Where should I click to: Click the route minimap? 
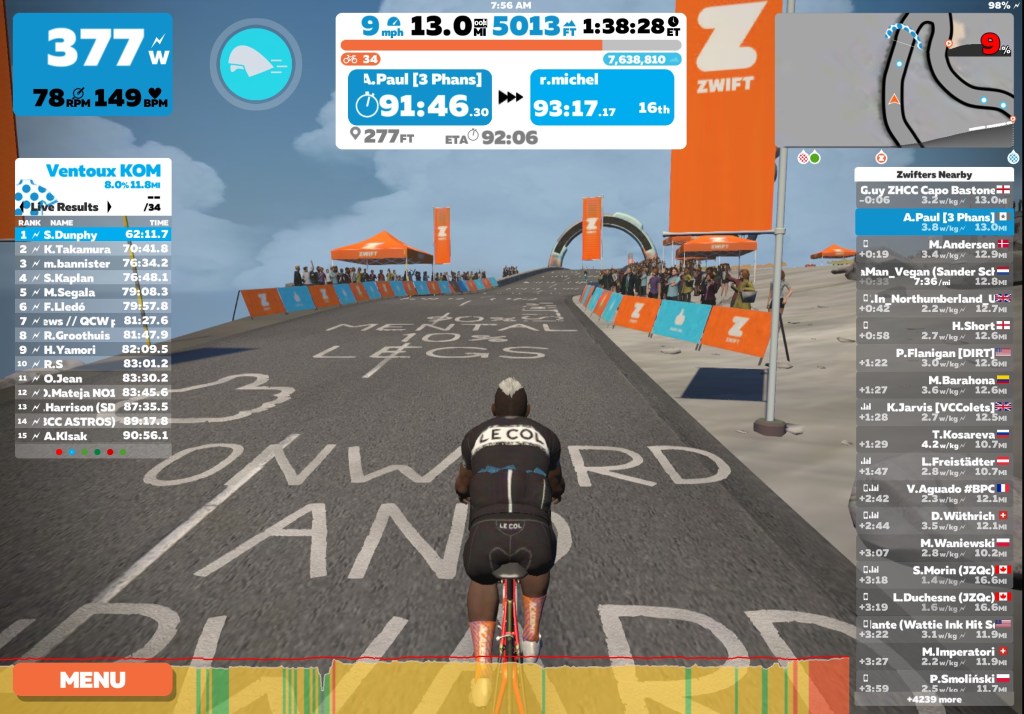coord(893,80)
